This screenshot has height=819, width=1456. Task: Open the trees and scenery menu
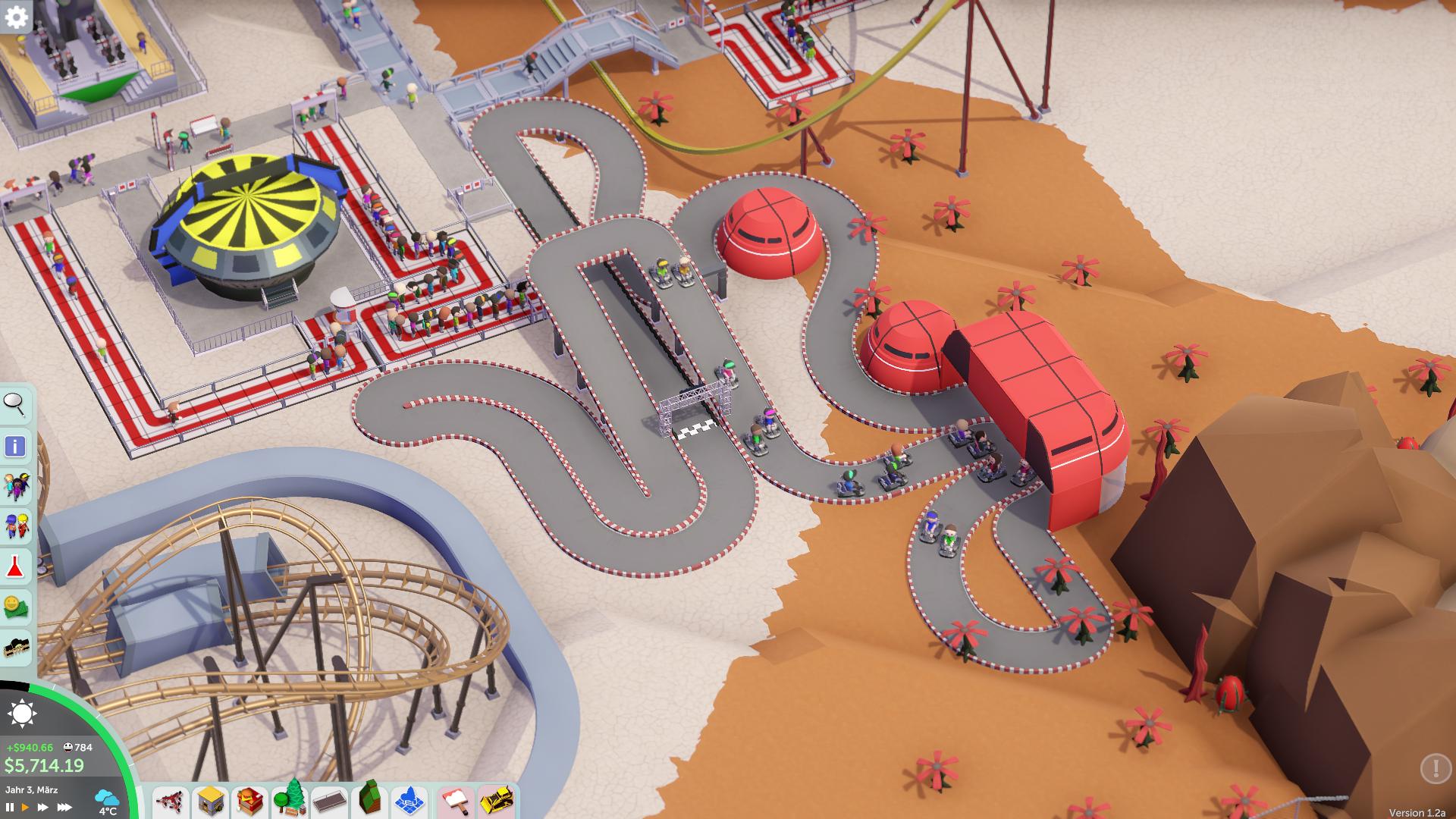290,801
